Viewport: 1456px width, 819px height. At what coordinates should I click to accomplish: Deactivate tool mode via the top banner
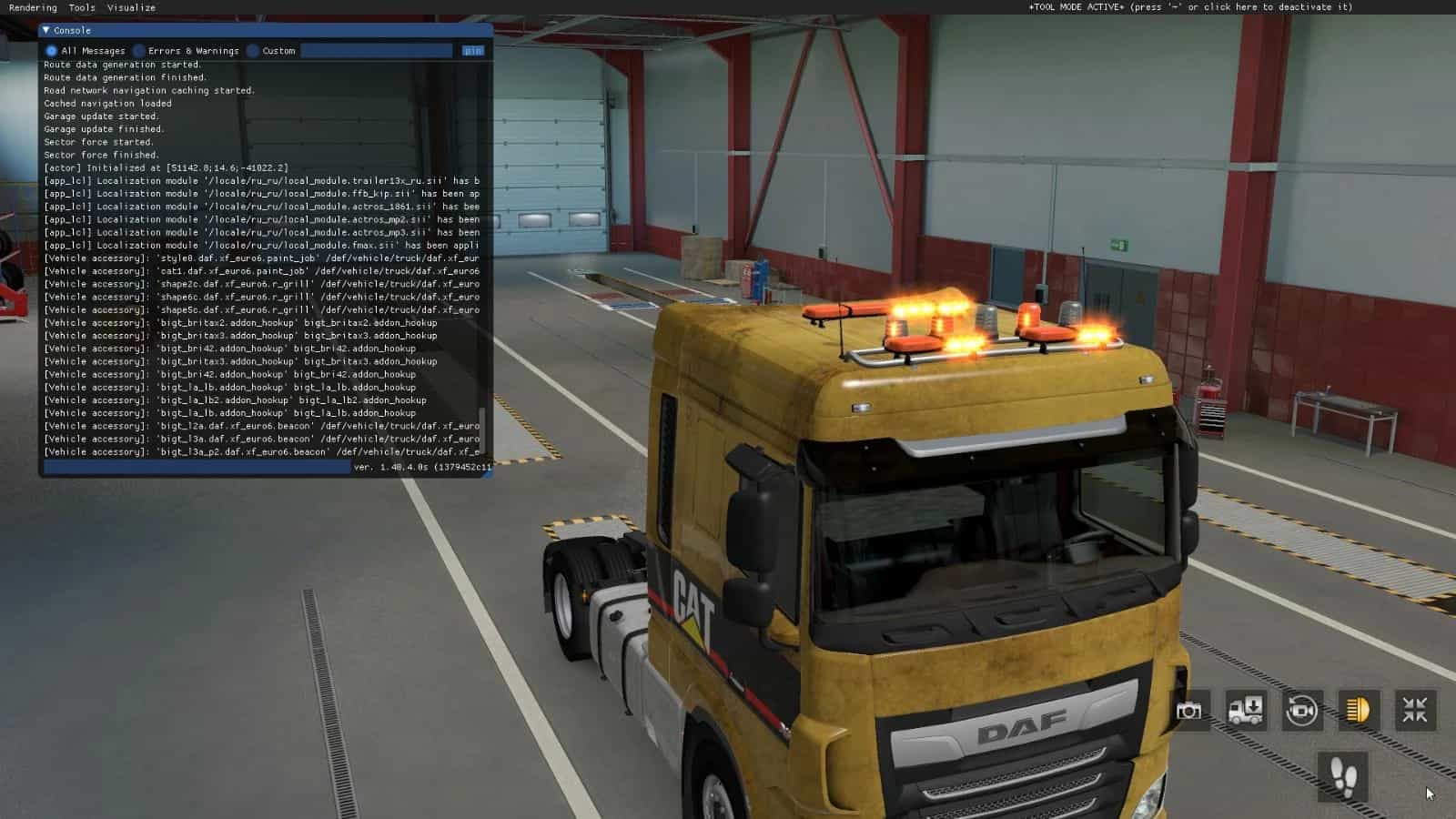(1190, 7)
